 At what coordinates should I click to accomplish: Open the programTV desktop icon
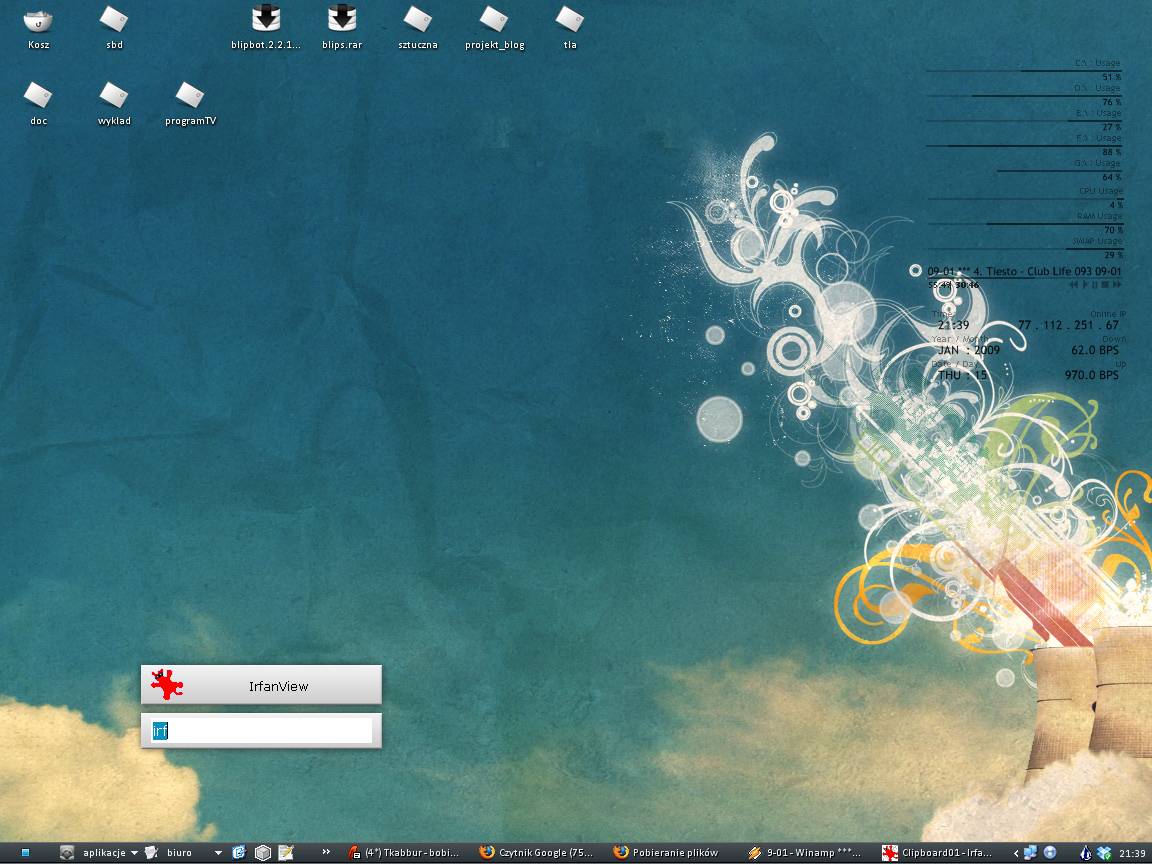(x=190, y=96)
